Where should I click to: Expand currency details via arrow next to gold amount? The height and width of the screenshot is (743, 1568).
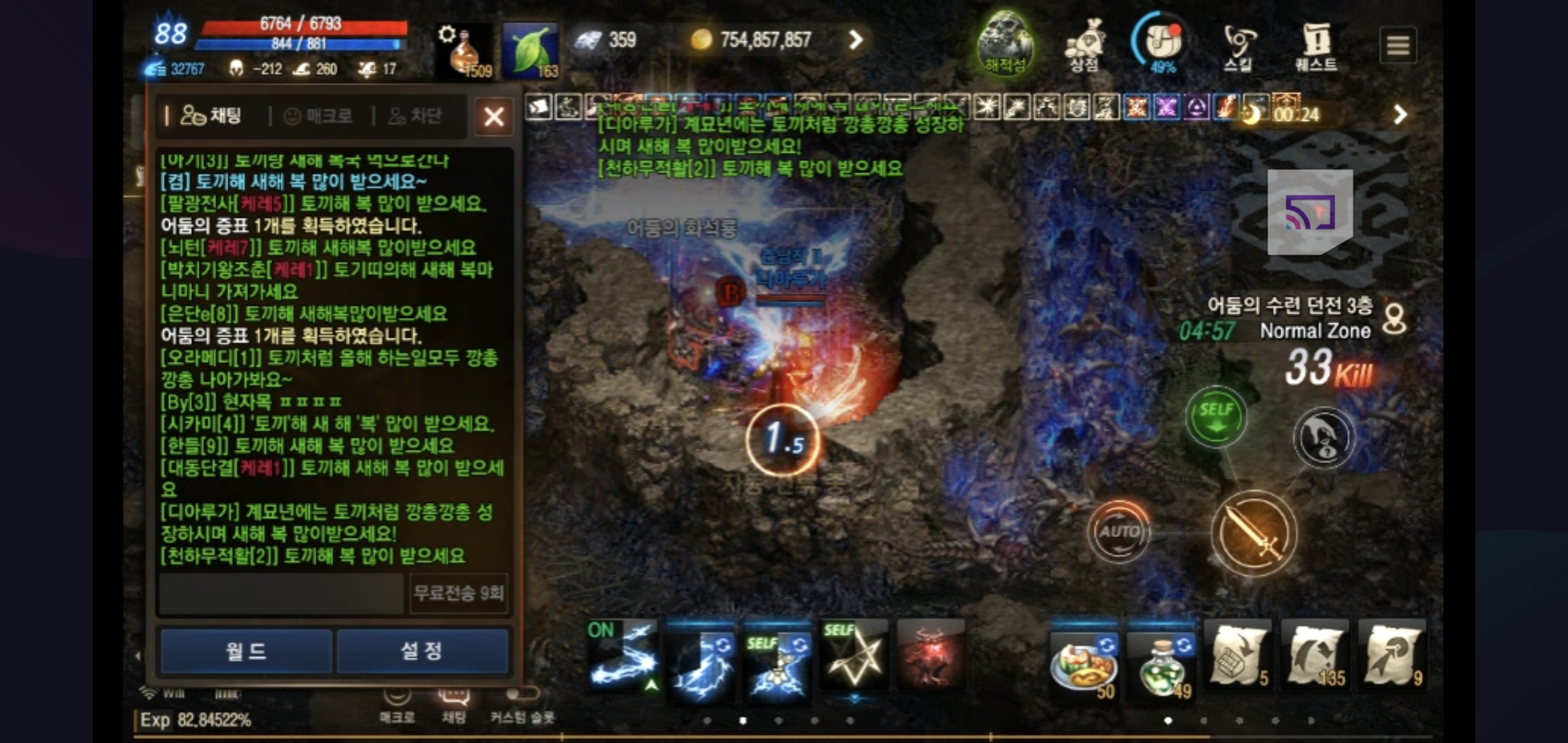coord(855,40)
